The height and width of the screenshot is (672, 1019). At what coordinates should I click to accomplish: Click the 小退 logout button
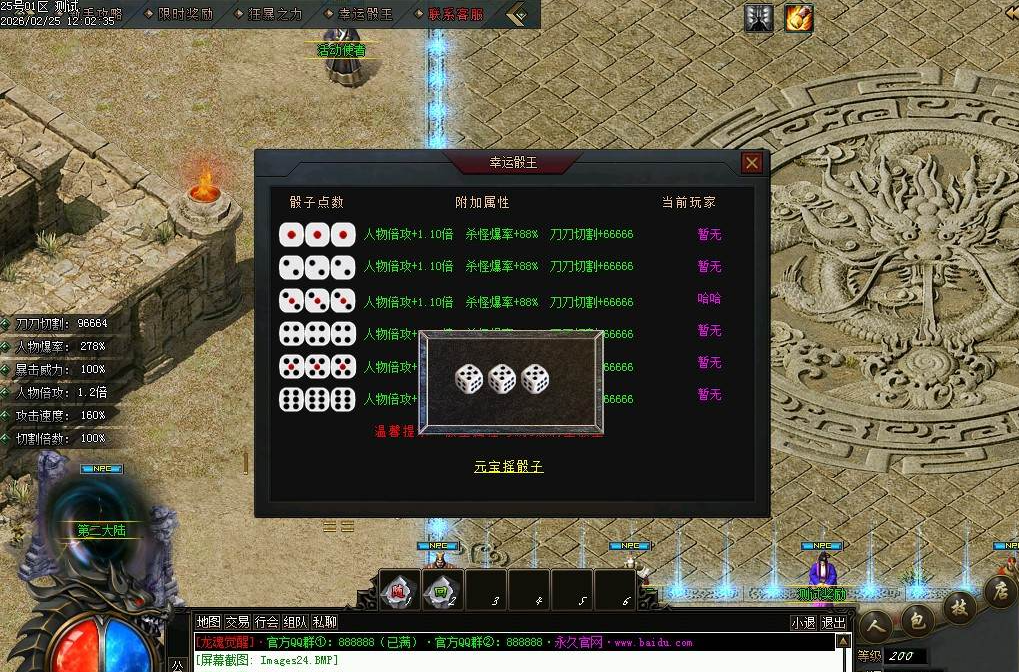point(803,622)
